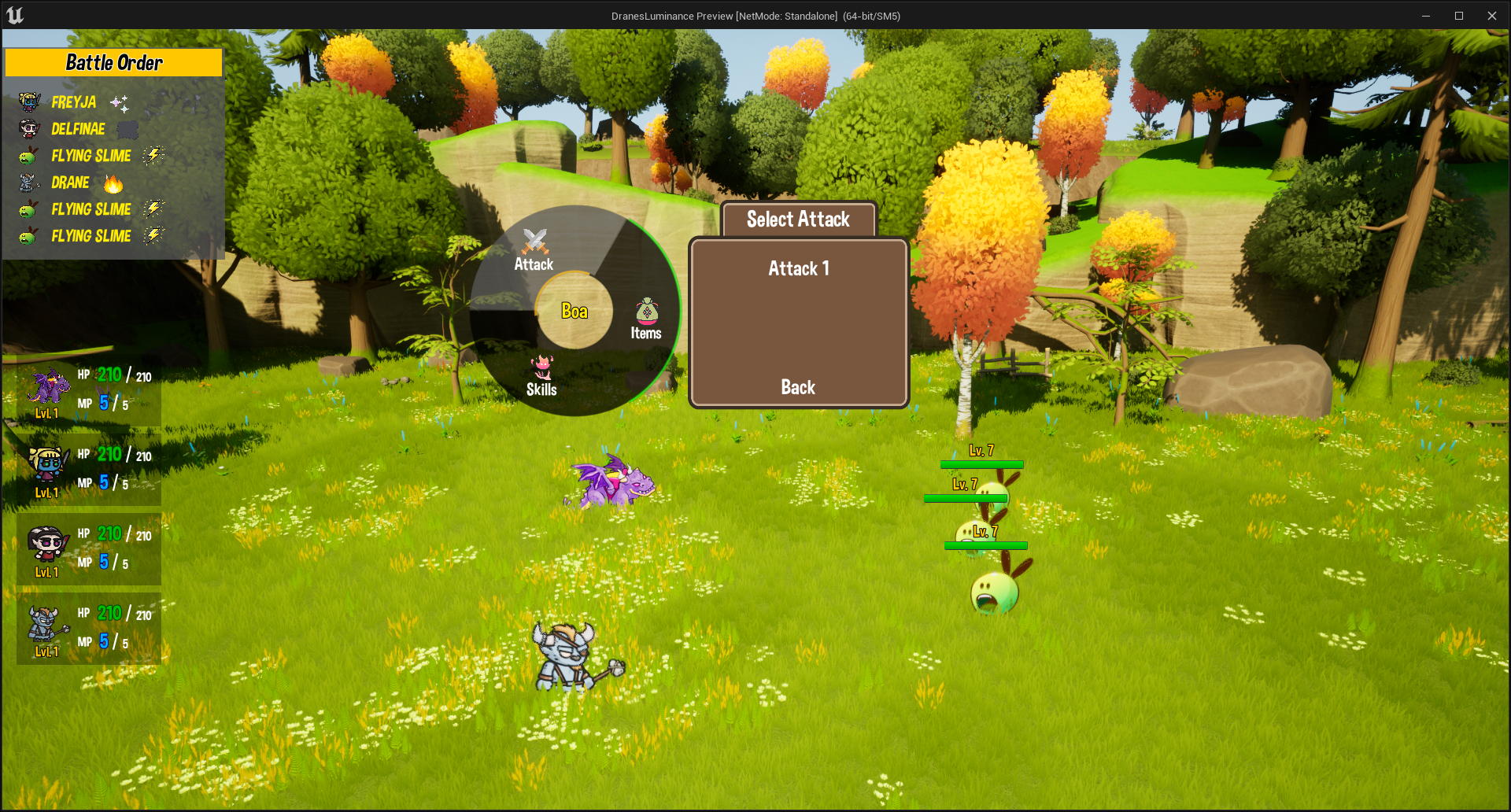This screenshot has height=812, width=1511.
Task: Close the game preview window
Action: pos(1491,16)
